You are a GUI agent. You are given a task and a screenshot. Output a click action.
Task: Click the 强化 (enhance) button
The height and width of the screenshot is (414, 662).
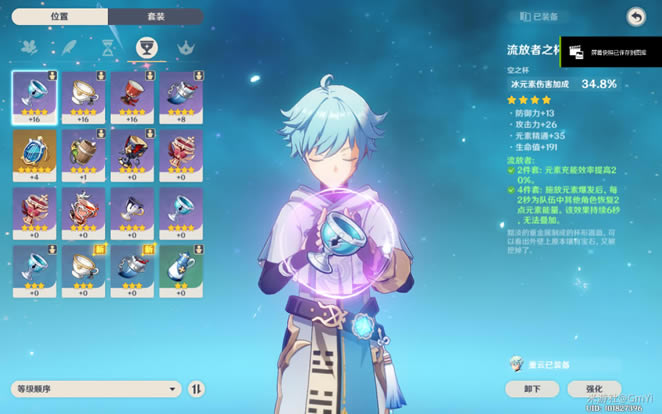pyautogui.click(x=594, y=388)
